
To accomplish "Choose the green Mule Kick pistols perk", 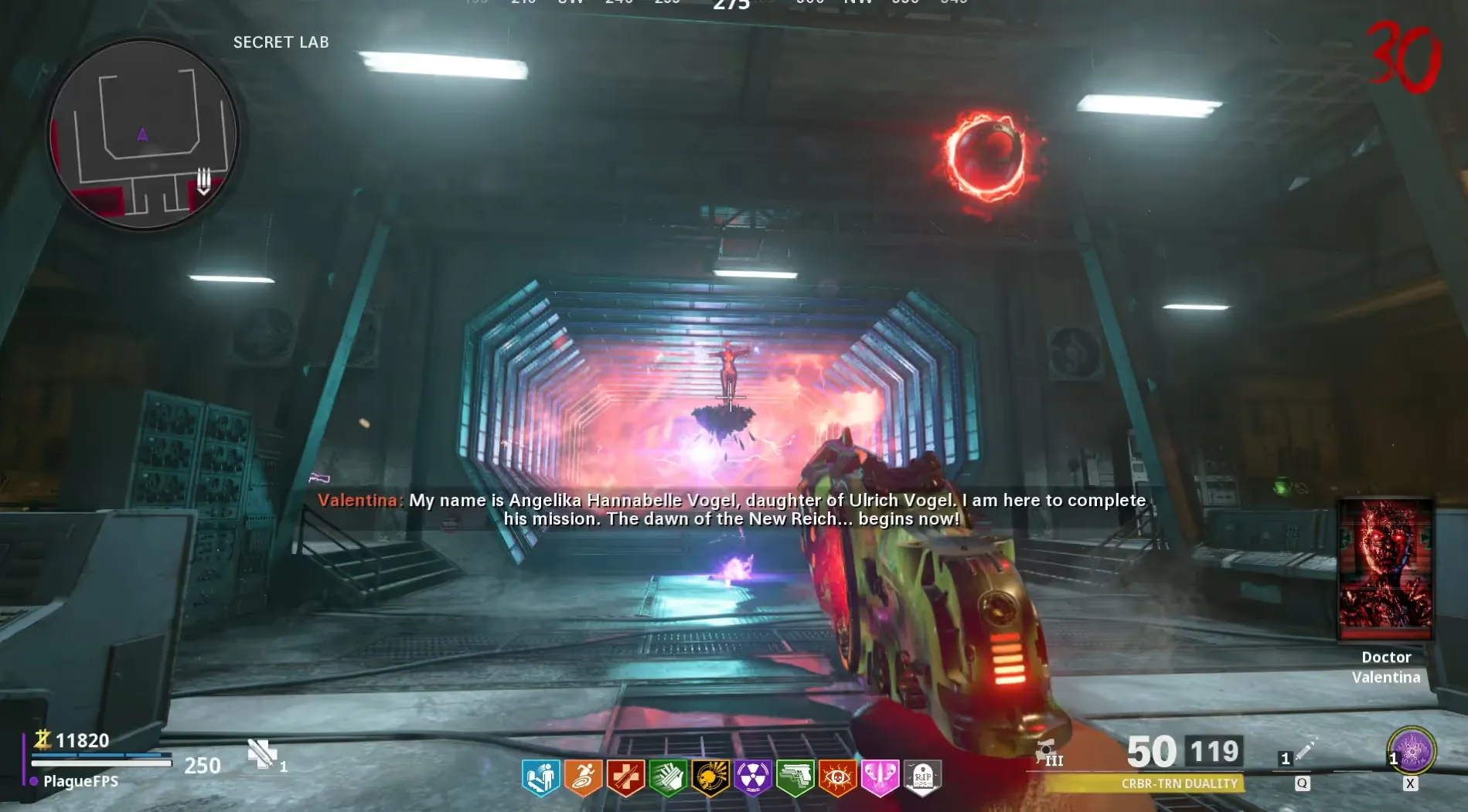I will point(795,776).
